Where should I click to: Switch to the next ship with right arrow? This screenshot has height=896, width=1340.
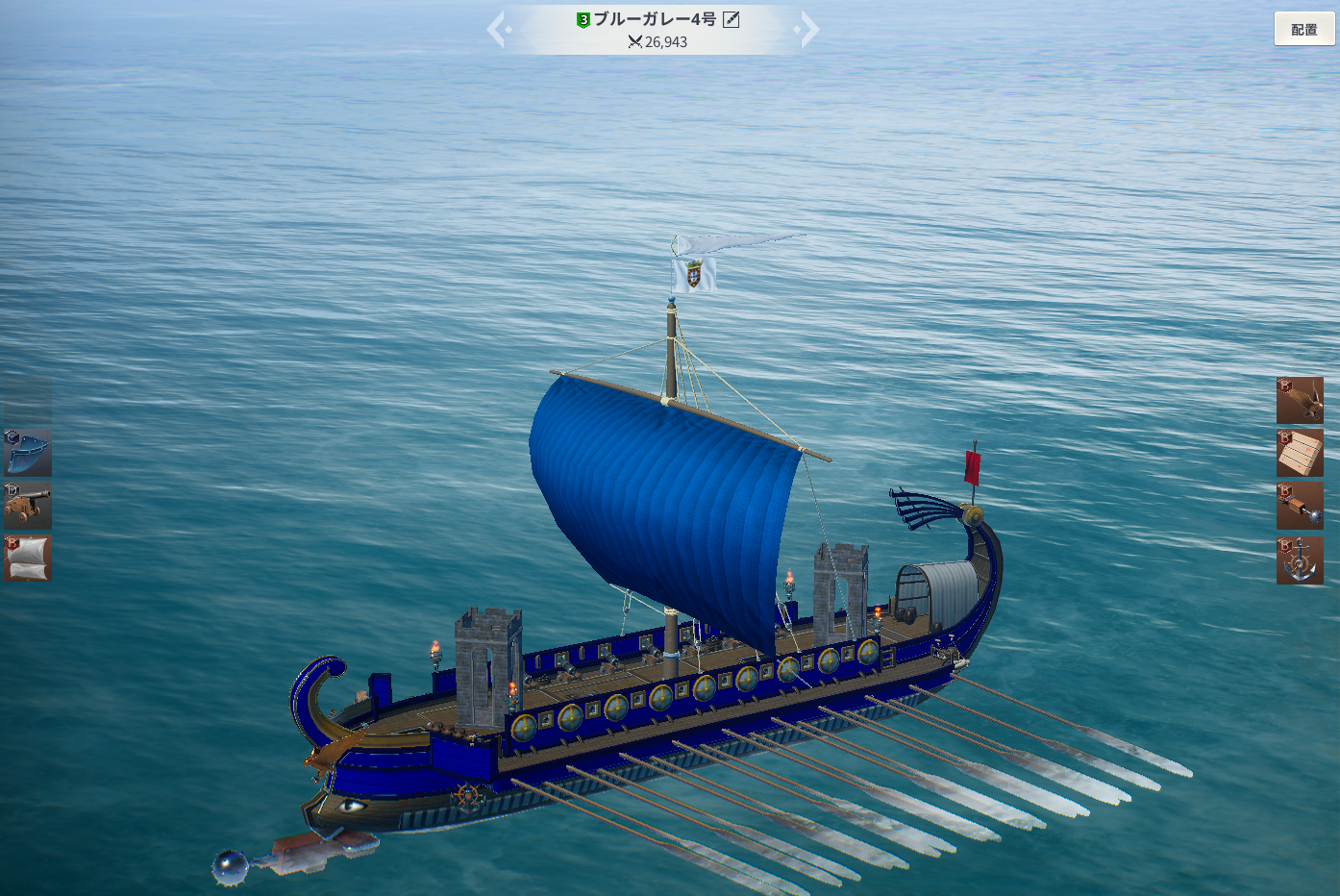tap(809, 29)
